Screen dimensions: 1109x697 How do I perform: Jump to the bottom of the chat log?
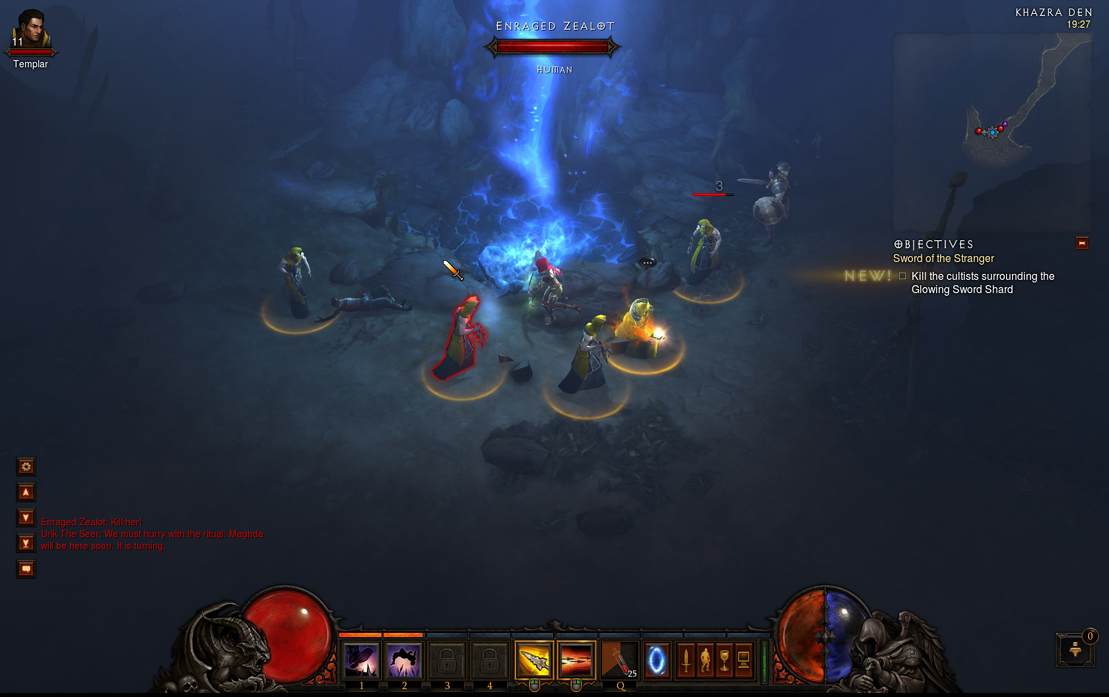tap(26, 543)
